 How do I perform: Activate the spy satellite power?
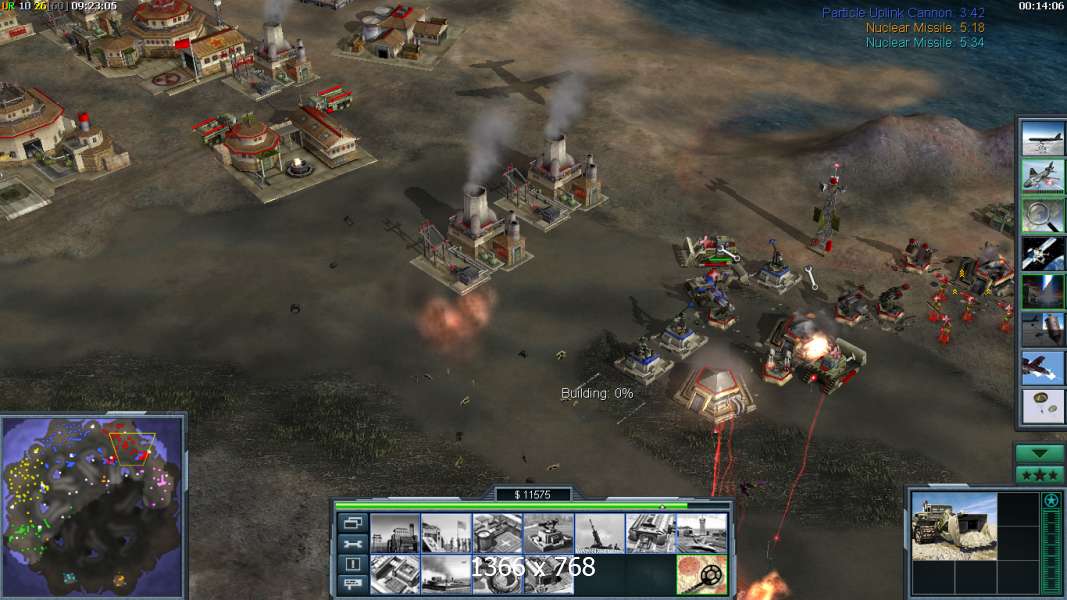tap(1042, 252)
